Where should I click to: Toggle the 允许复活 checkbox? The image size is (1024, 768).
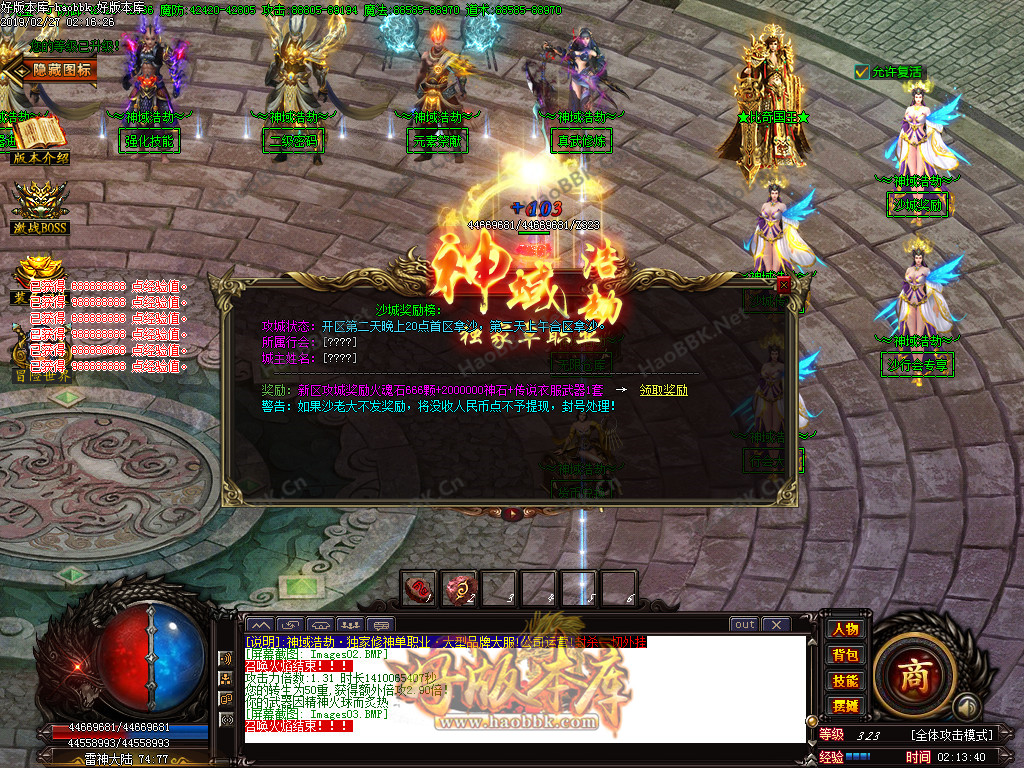862,72
